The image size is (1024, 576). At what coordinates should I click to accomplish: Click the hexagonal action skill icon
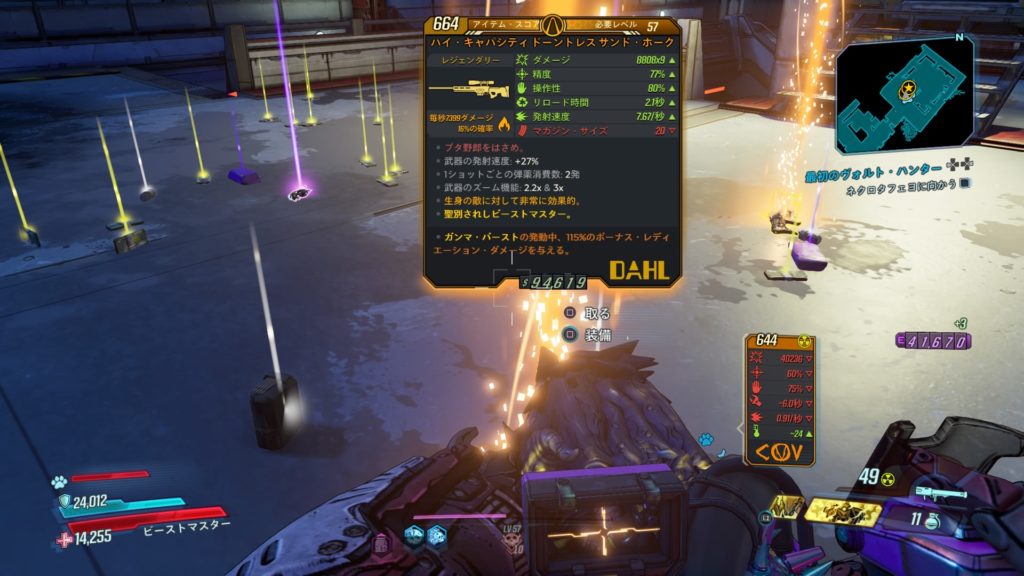click(x=415, y=535)
